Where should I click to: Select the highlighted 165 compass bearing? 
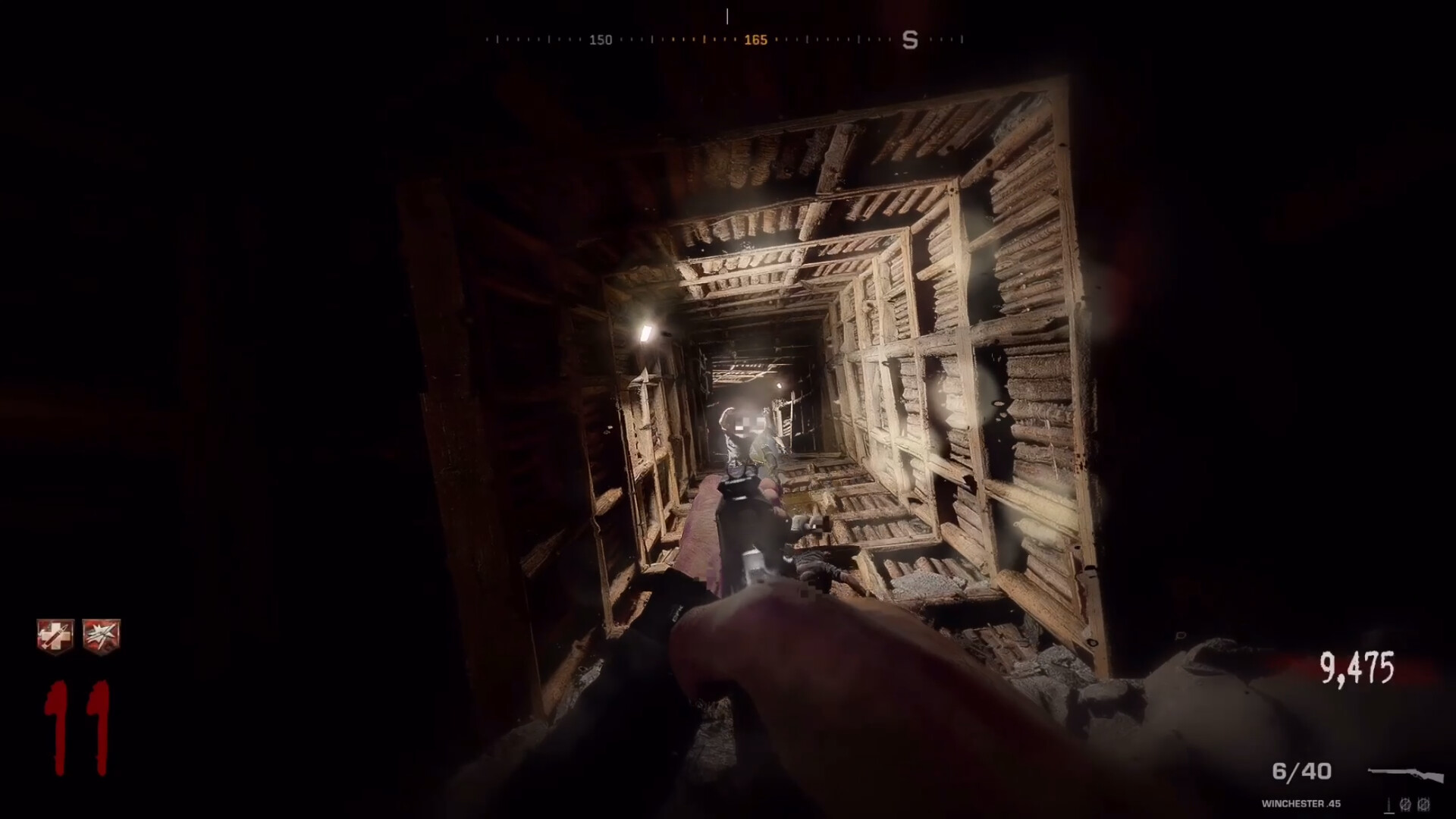click(755, 39)
